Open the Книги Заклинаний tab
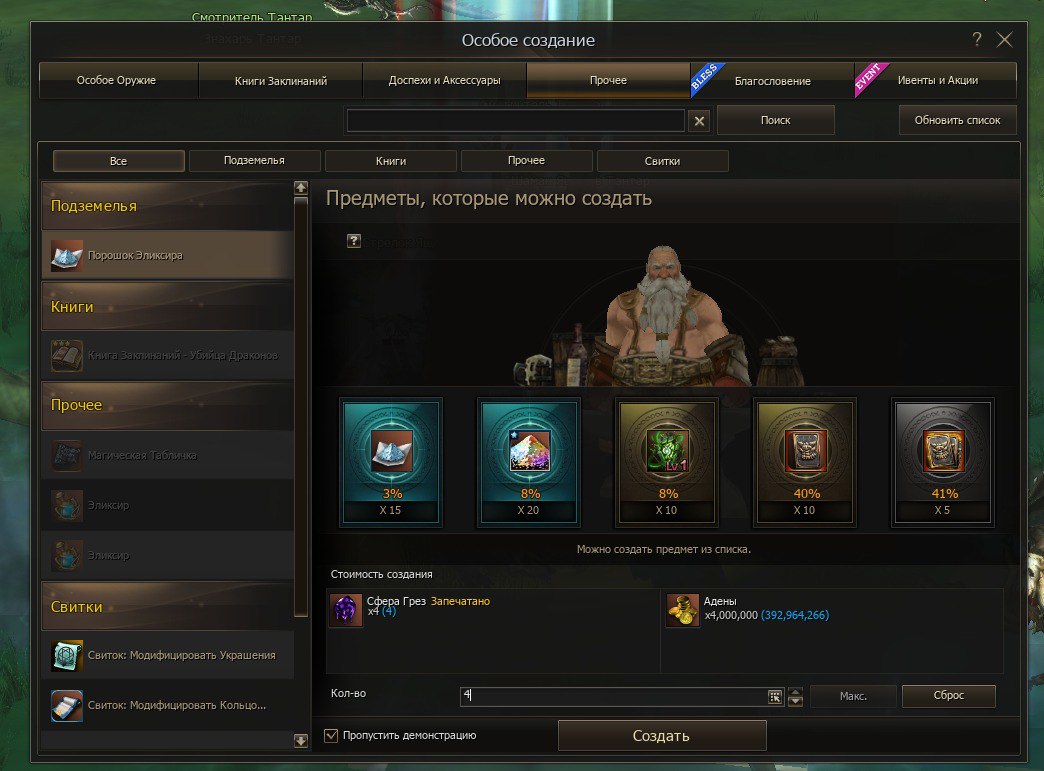1044x771 pixels. point(281,80)
